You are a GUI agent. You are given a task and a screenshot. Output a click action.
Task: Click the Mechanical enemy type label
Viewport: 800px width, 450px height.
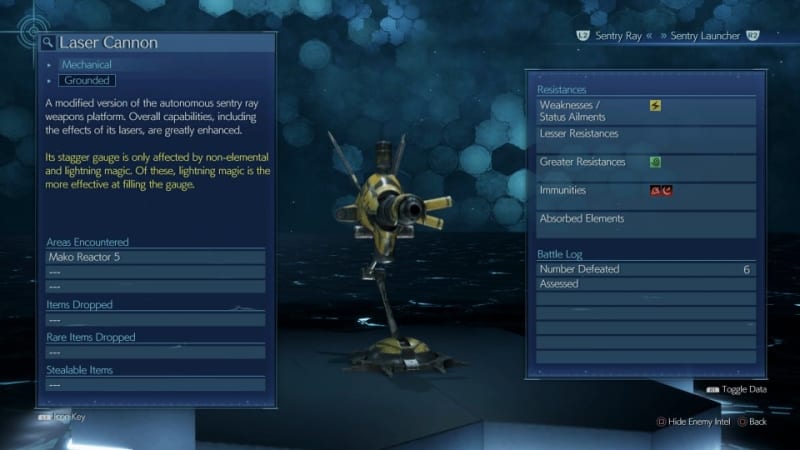tap(85, 64)
